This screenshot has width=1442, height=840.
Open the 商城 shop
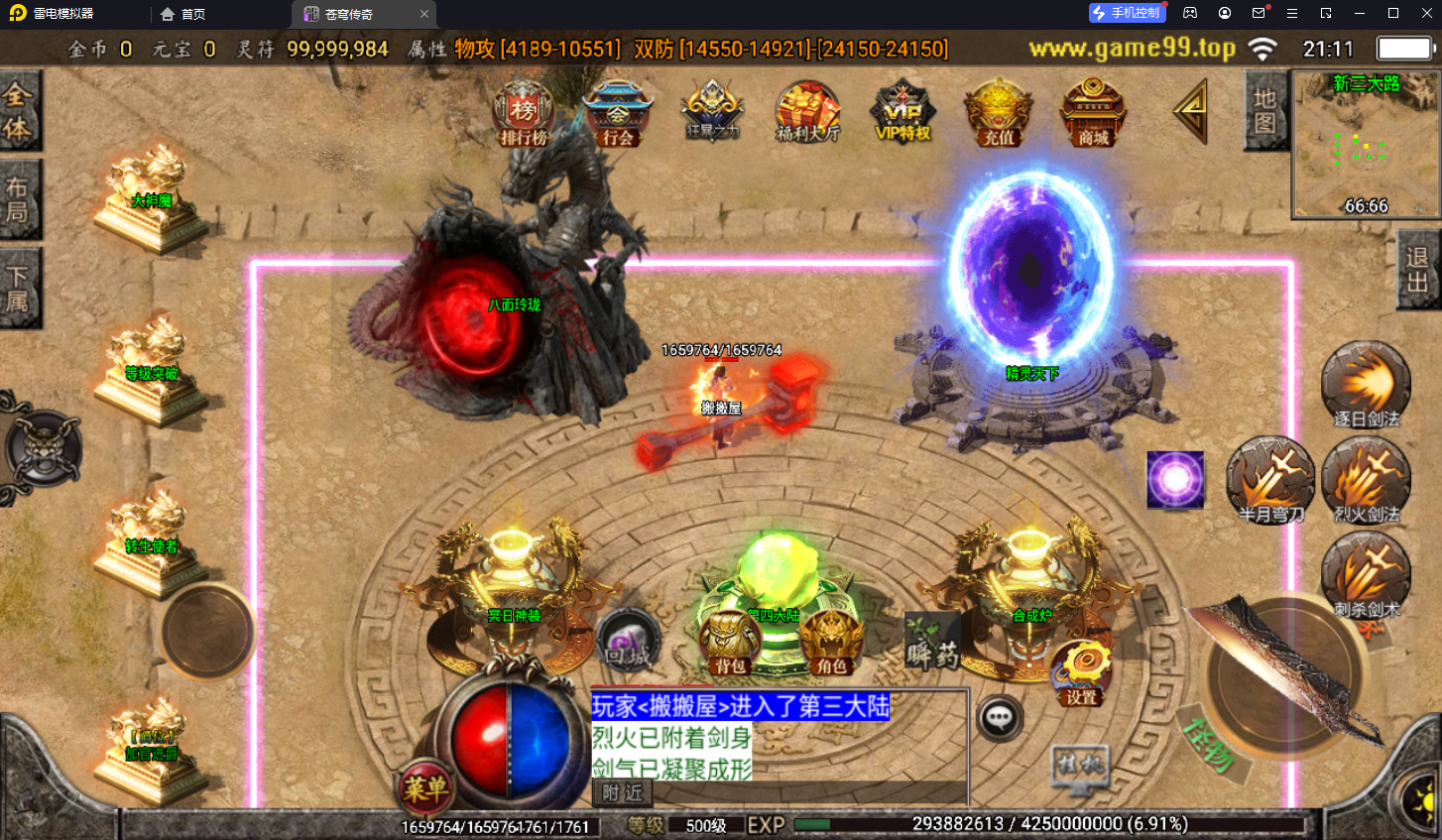pyautogui.click(x=1093, y=114)
